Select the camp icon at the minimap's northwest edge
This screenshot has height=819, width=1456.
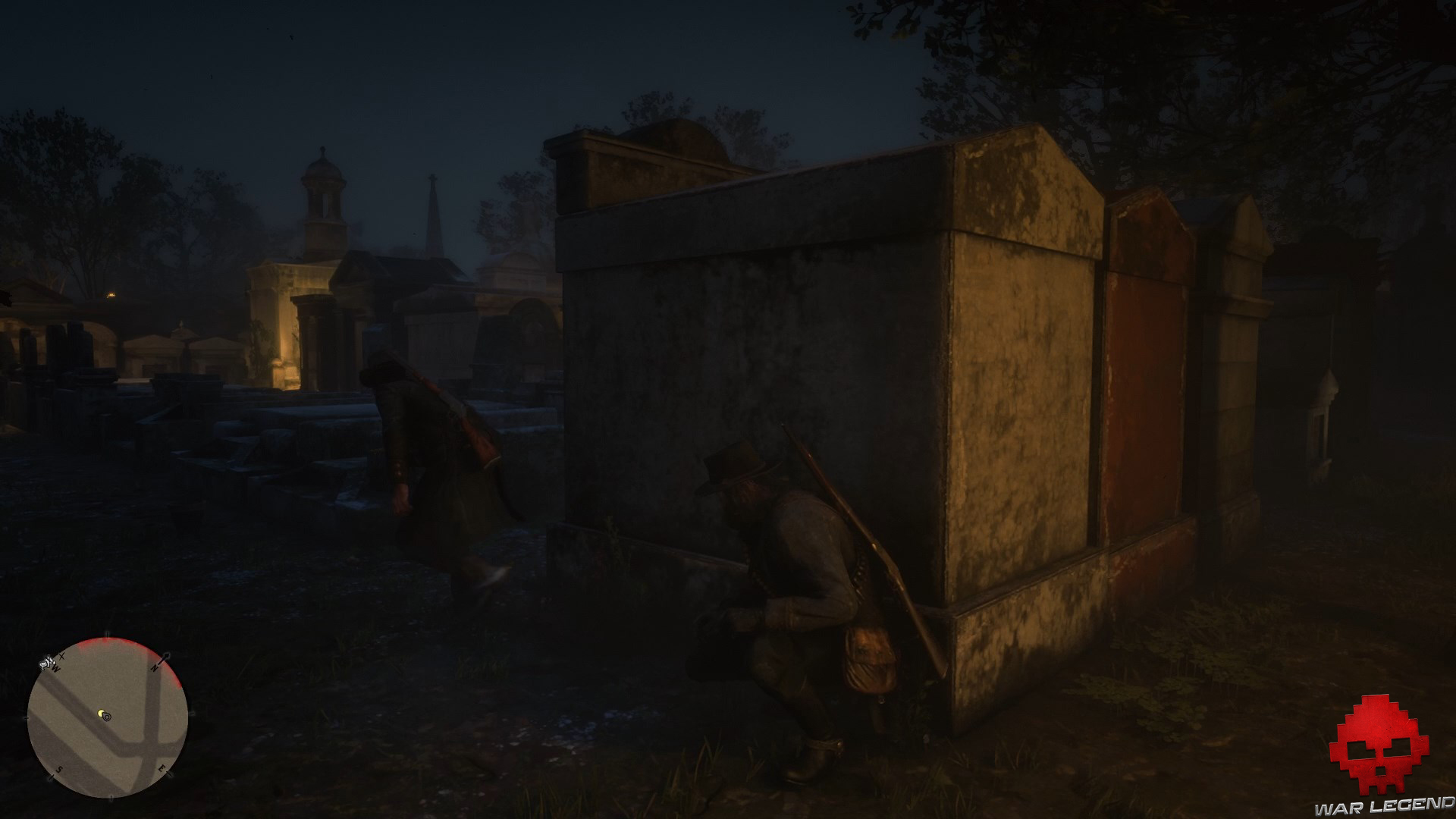45,663
